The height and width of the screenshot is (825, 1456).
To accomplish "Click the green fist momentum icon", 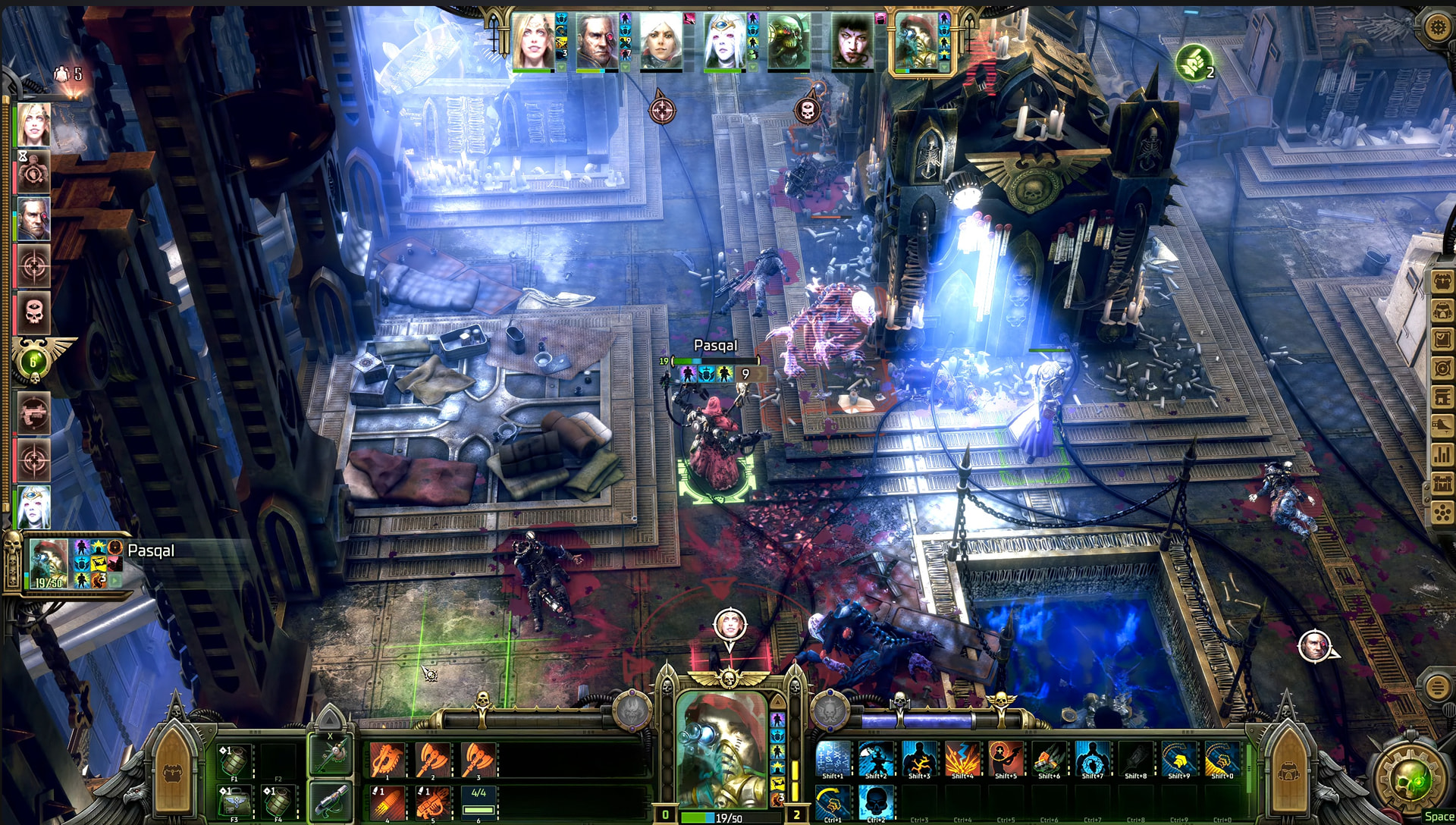I will point(1193,62).
